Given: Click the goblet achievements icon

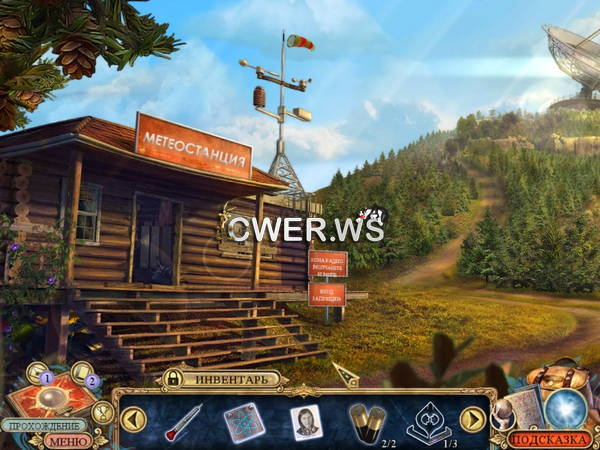Looking at the screenshot, I should pos(101,410).
